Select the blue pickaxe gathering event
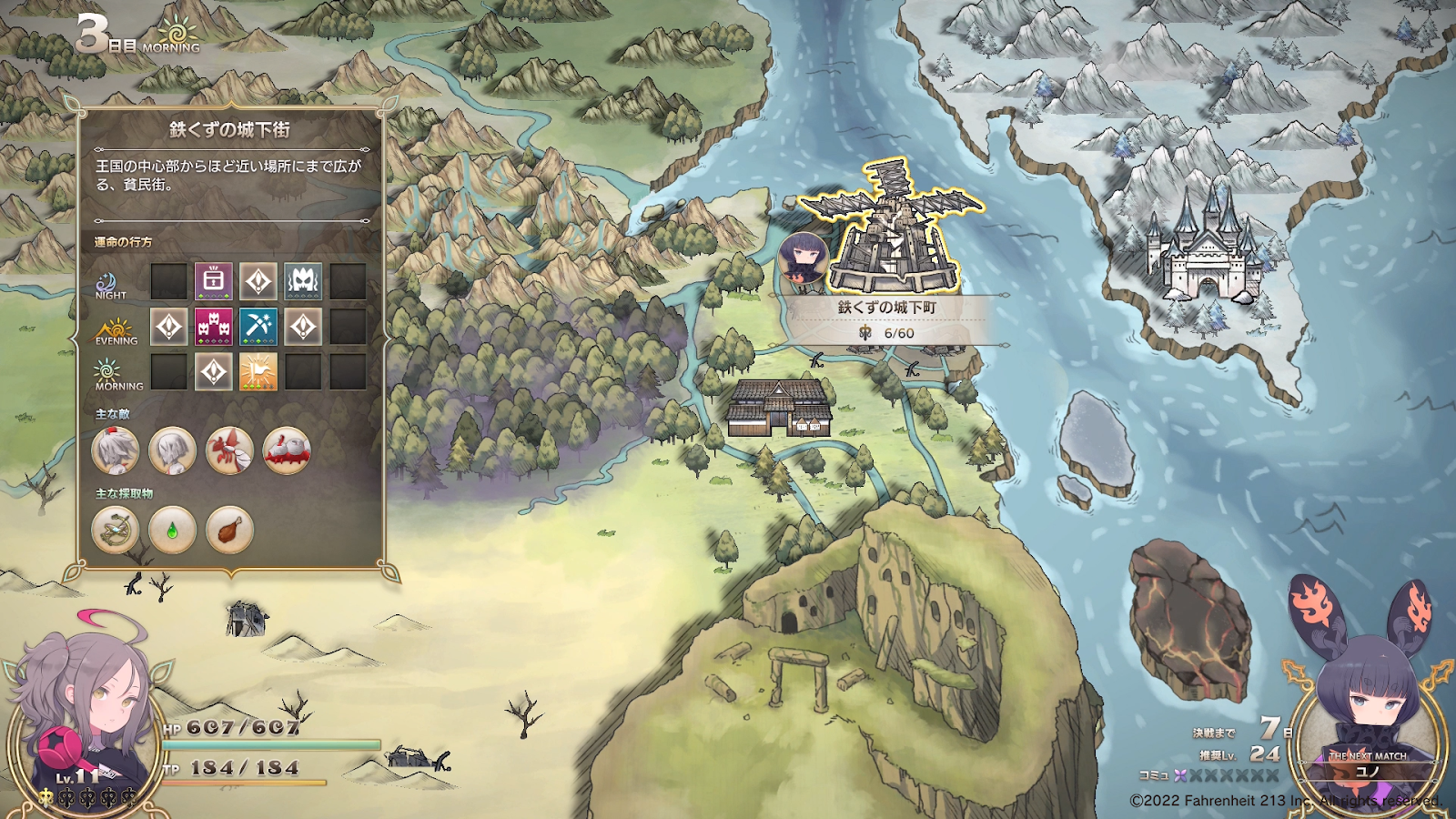The height and width of the screenshot is (819, 1456). pyautogui.click(x=258, y=327)
